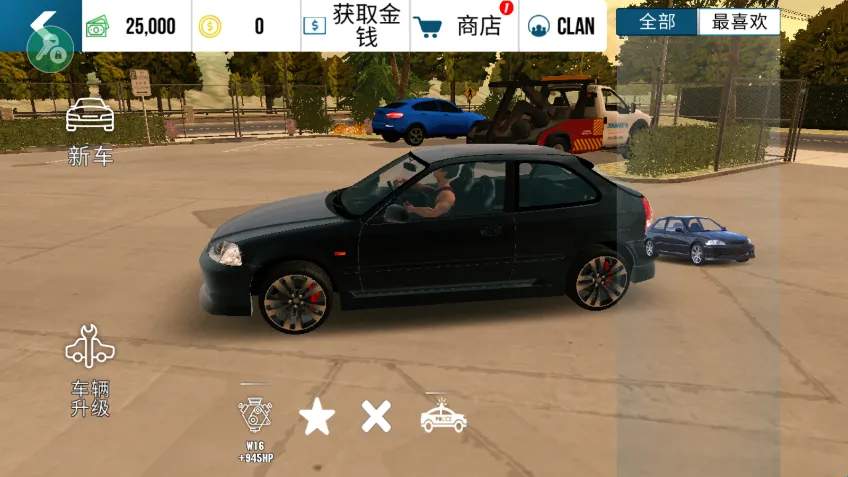Open the CLAN menu
Image resolution: width=848 pixels, height=477 pixels.
click(x=562, y=26)
